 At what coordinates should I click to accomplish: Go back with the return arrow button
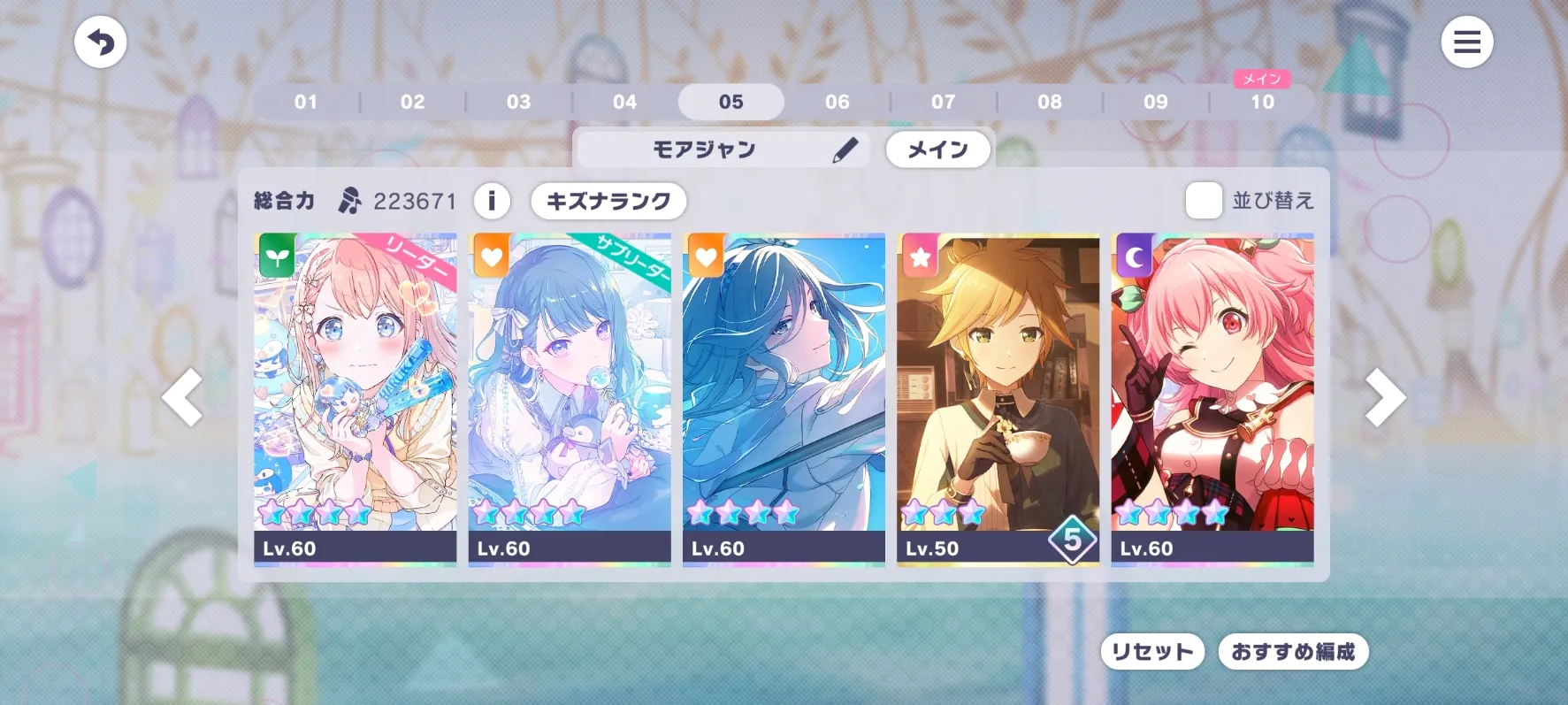pyautogui.click(x=101, y=42)
